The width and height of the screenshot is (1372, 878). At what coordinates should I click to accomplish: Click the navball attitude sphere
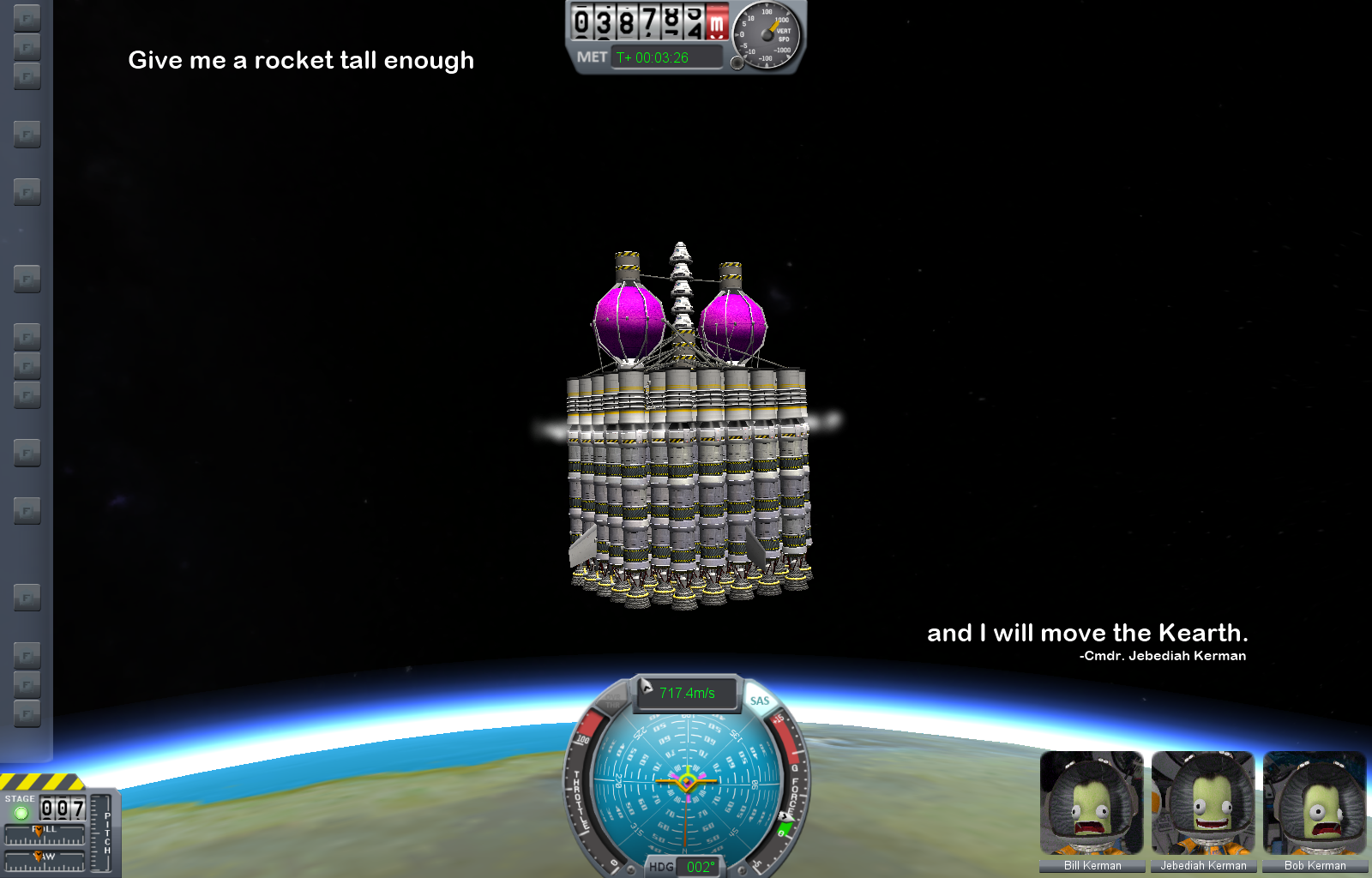tap(687, 781)
